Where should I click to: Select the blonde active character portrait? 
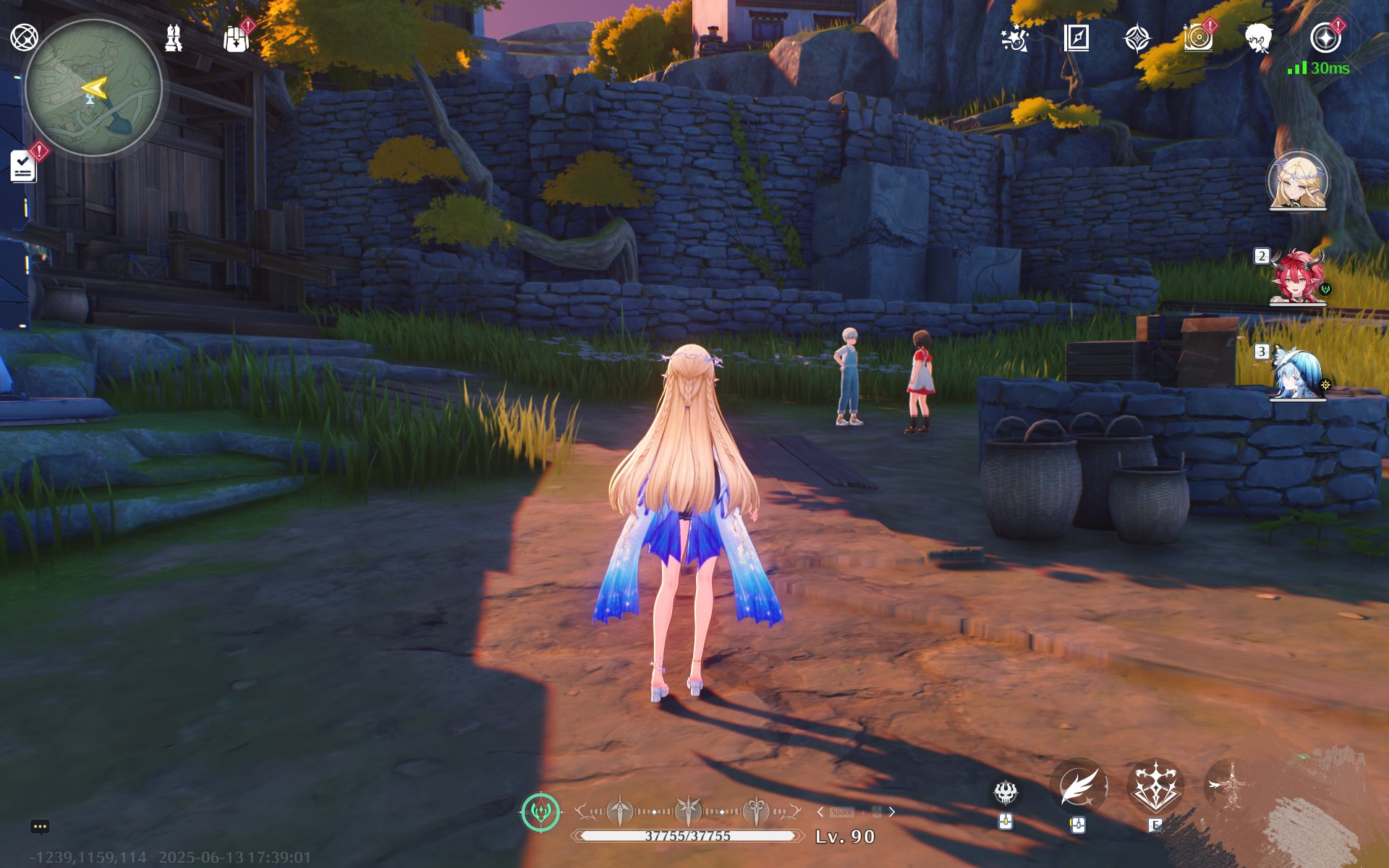coord(1298,181)
